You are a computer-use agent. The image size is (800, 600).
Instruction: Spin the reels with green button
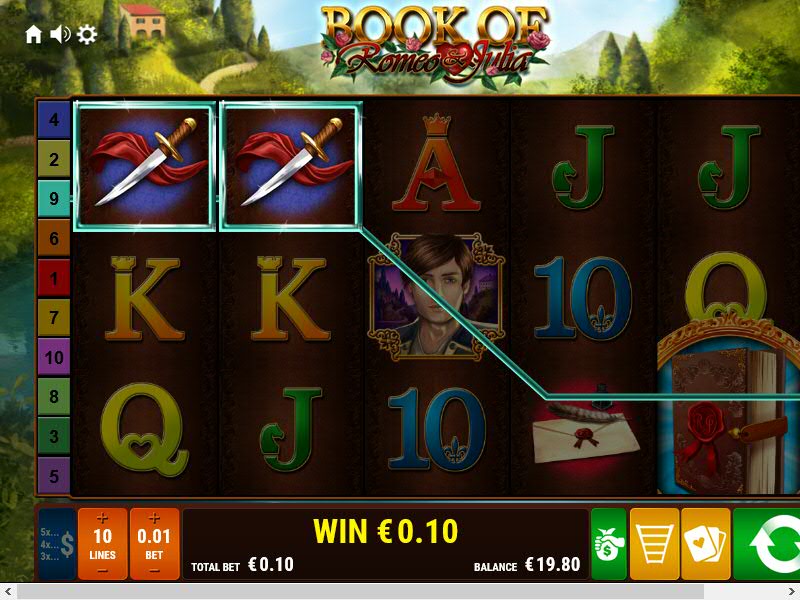point(768,544)
